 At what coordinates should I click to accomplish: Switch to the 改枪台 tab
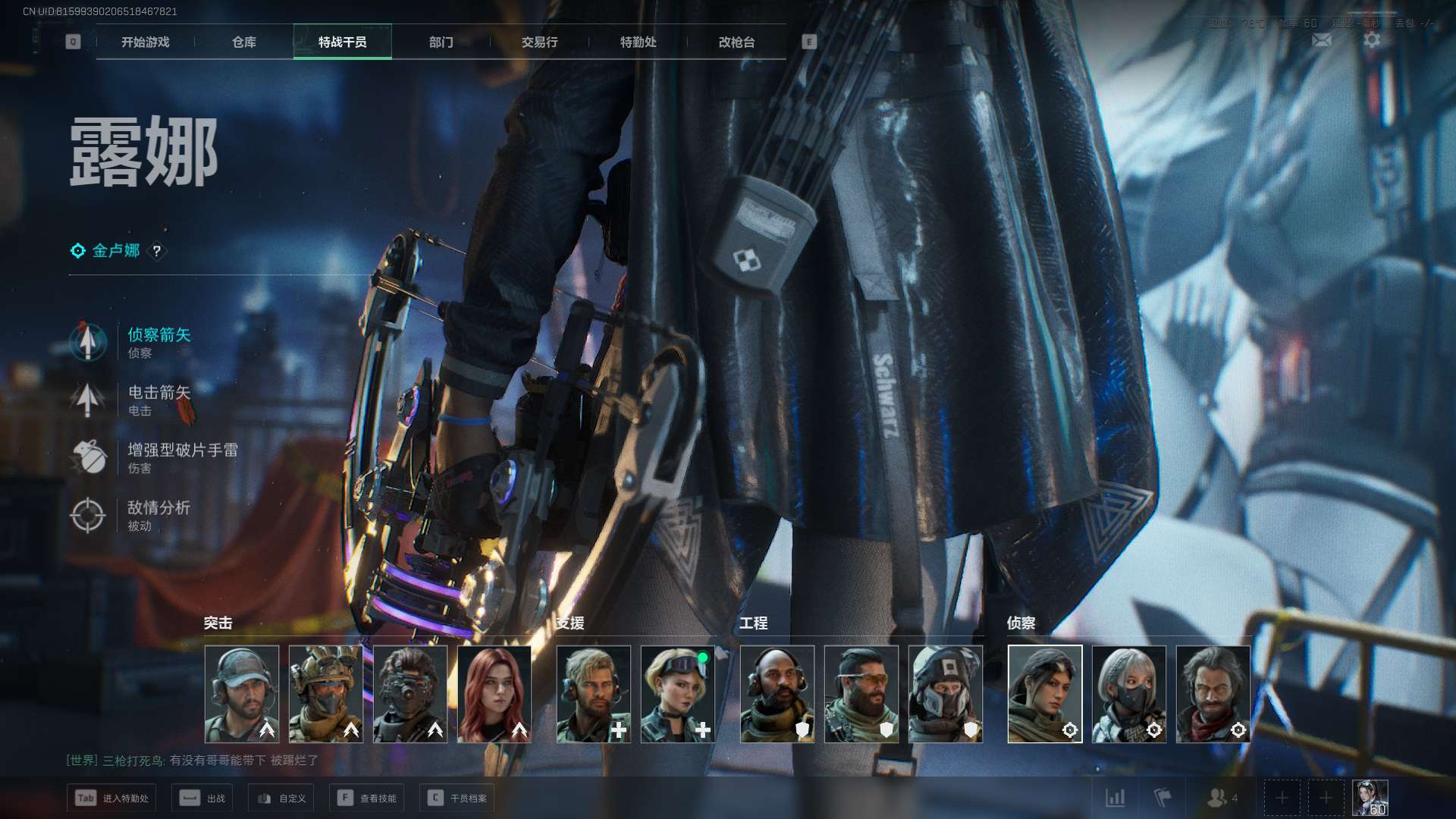[736, 42]
